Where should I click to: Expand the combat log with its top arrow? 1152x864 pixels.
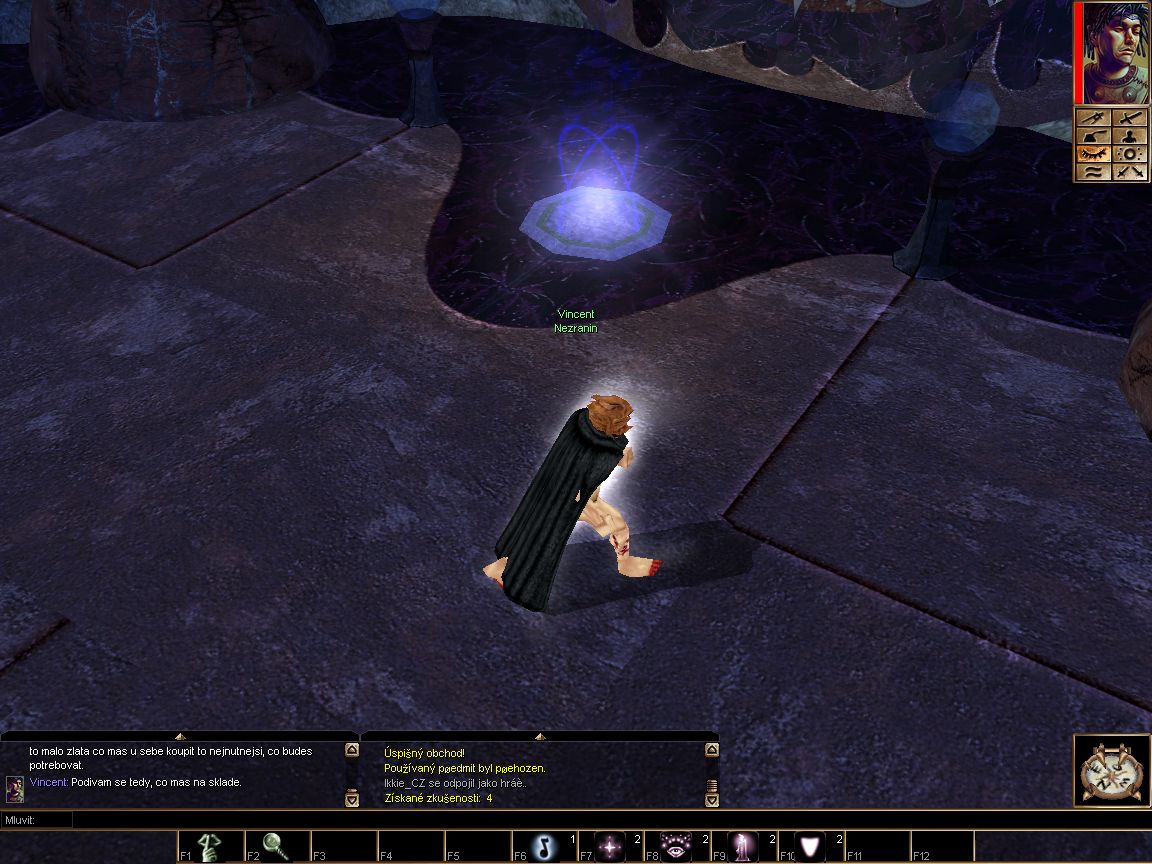point(540,736)
